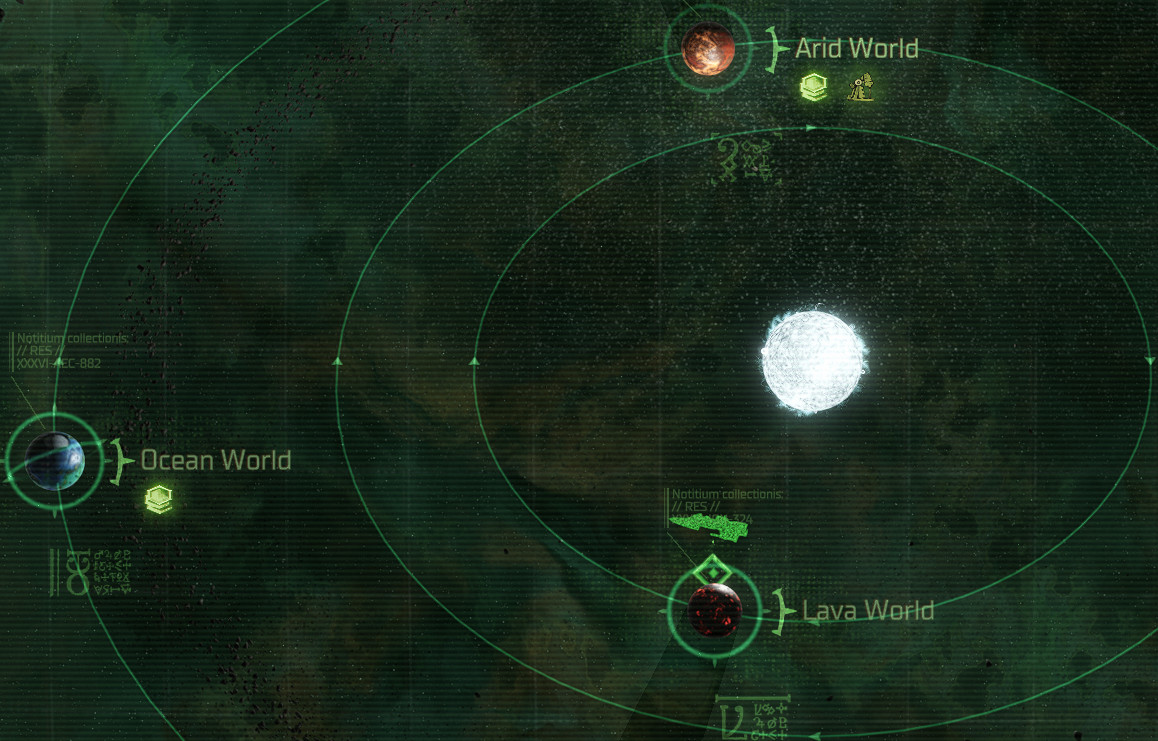Click the resource icon under Arid World
Viewport: 1158px width, 741px height.
coord(814,88)
